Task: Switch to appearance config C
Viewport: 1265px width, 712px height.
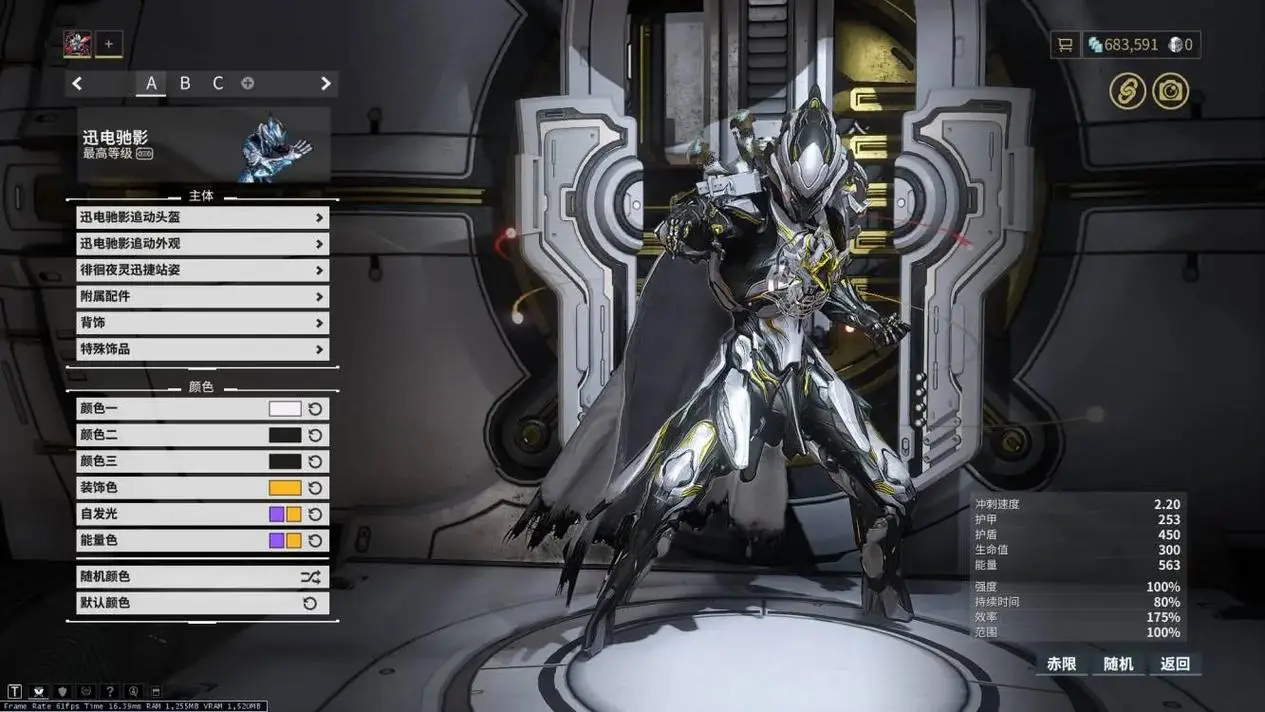Action: tap(218, 83)
